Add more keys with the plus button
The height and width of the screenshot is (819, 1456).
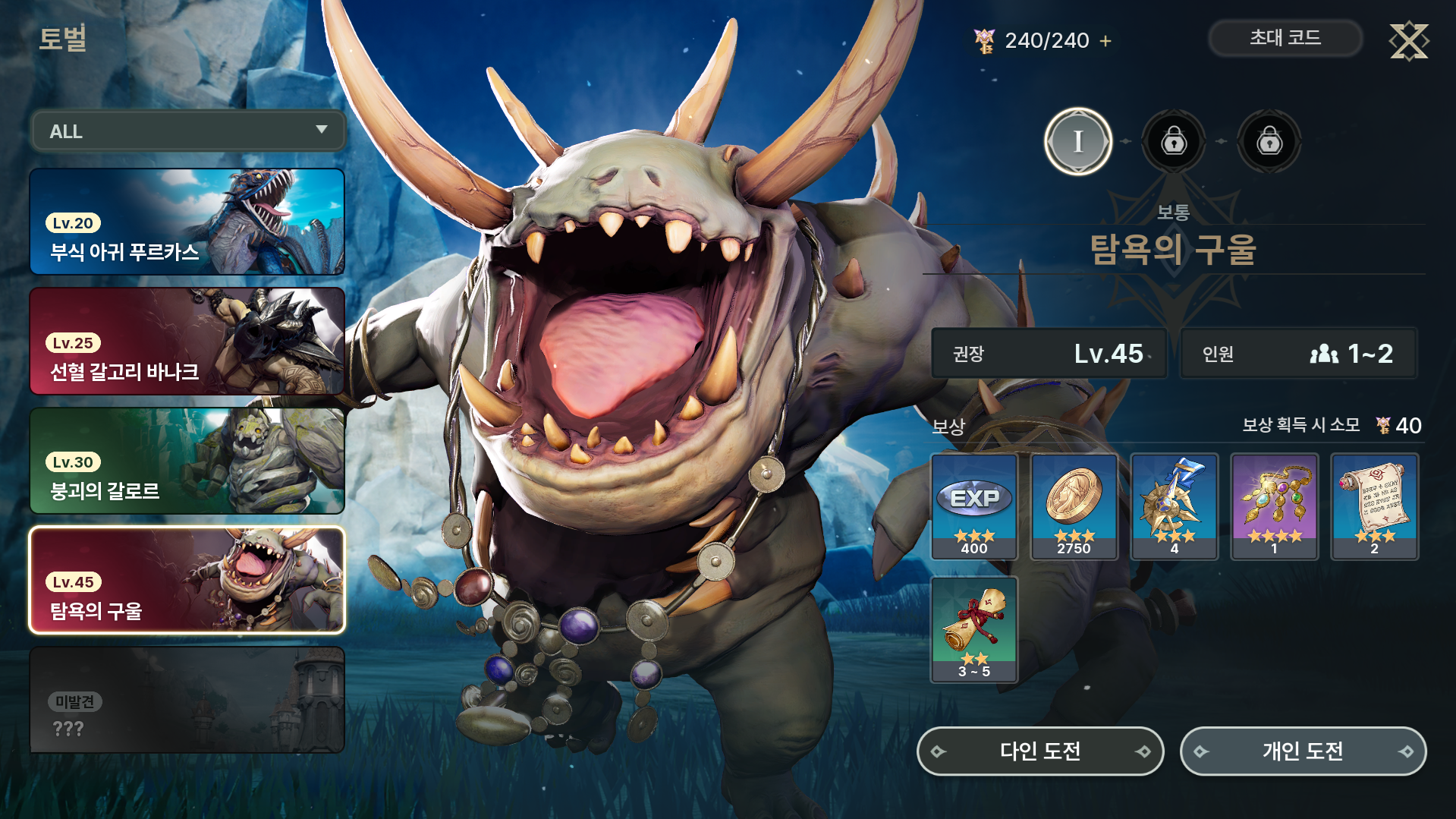pos(1105,41)
